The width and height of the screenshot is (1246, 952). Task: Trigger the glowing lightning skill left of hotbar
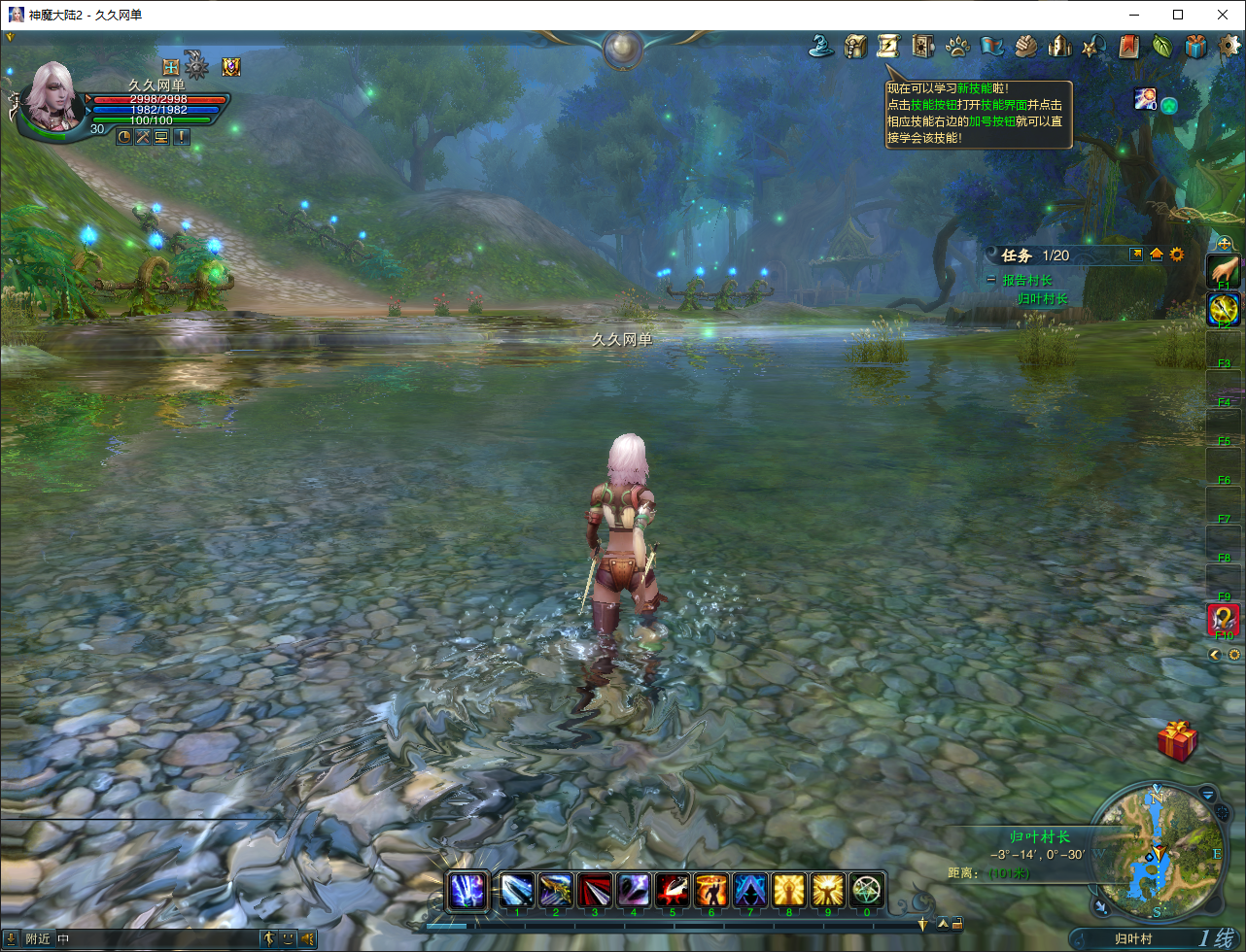[468, 890]
